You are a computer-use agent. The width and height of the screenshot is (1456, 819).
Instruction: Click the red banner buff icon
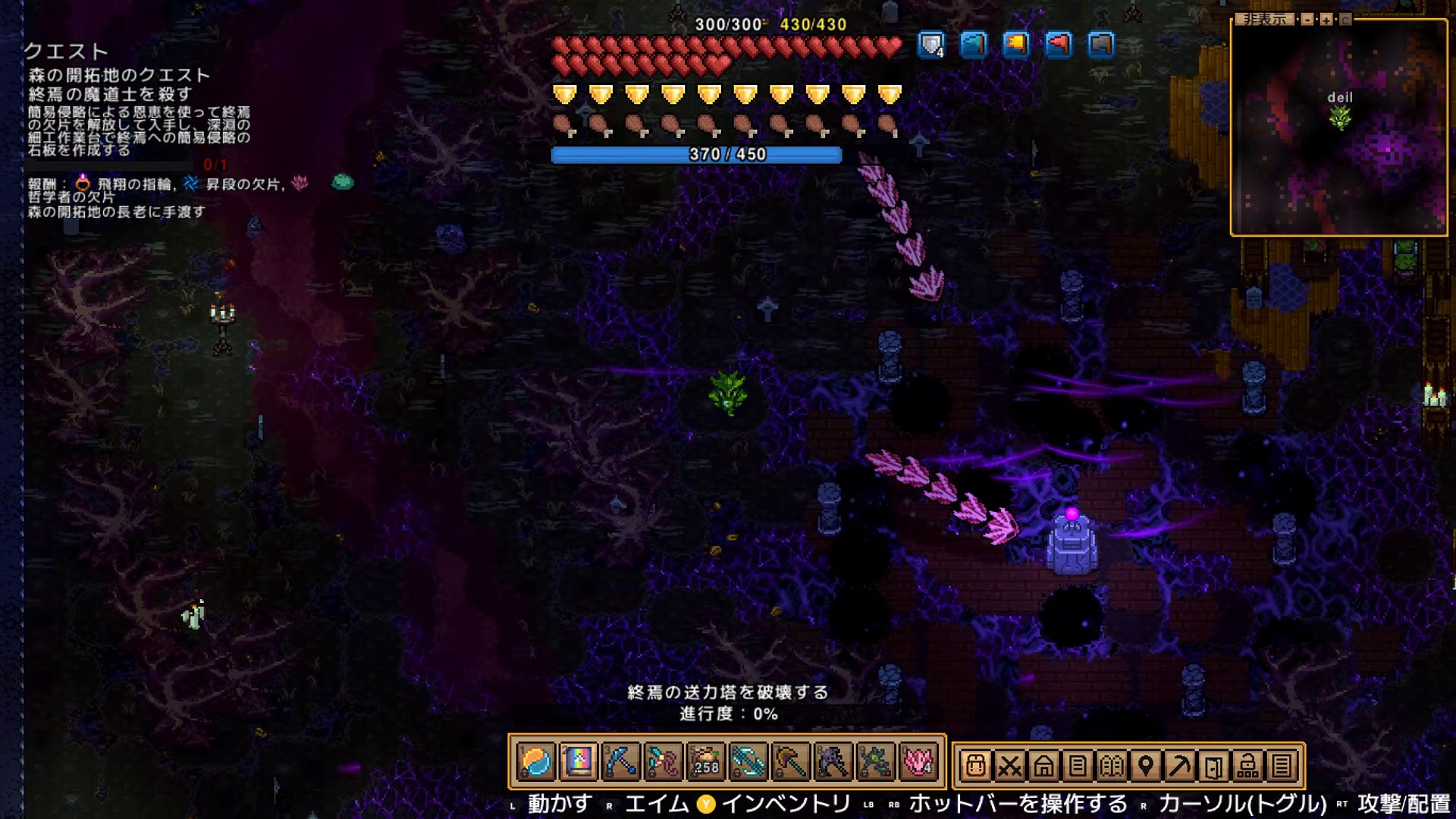point(1058,45)
